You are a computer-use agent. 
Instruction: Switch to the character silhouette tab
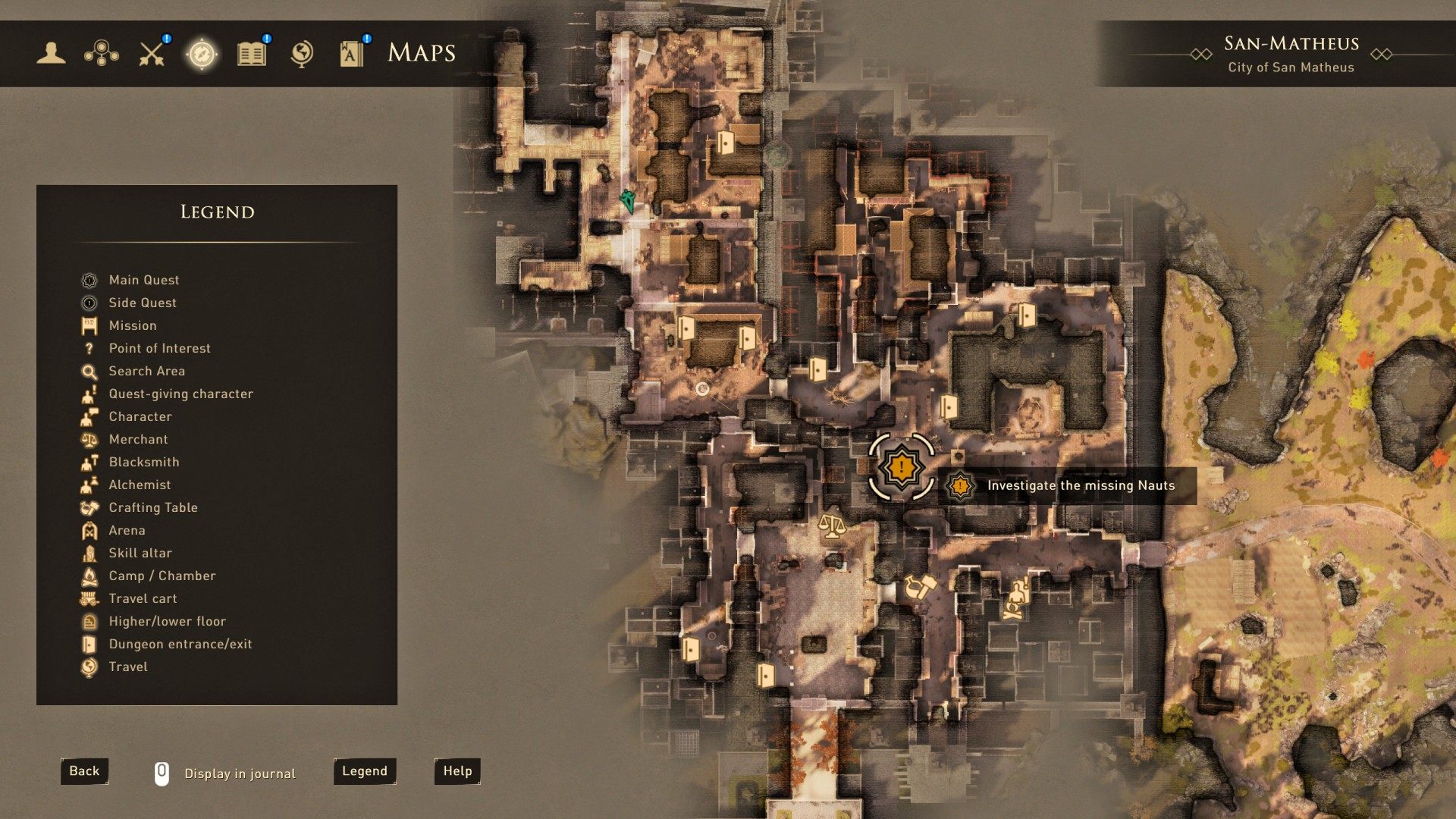click(51, 53)
